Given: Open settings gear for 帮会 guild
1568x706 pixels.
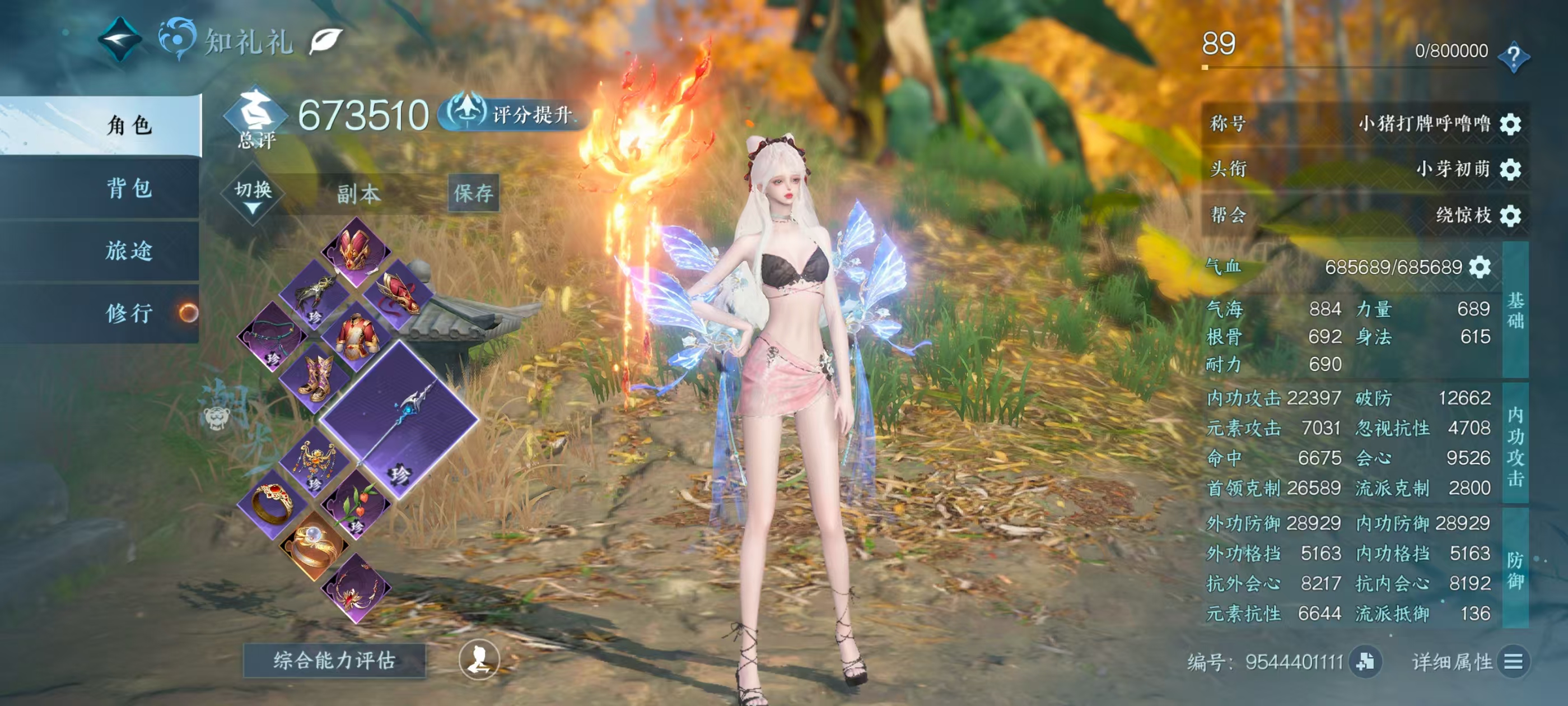Looking at the screenshot, I should (1511, 216).
